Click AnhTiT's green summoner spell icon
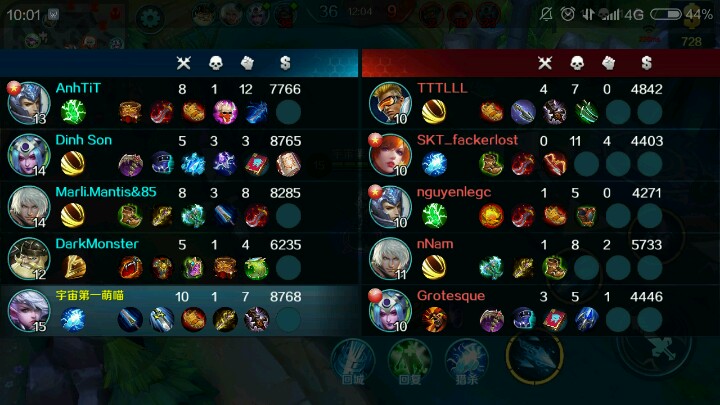This screenshot has width=720, height=405. click(x=73, y=111)
